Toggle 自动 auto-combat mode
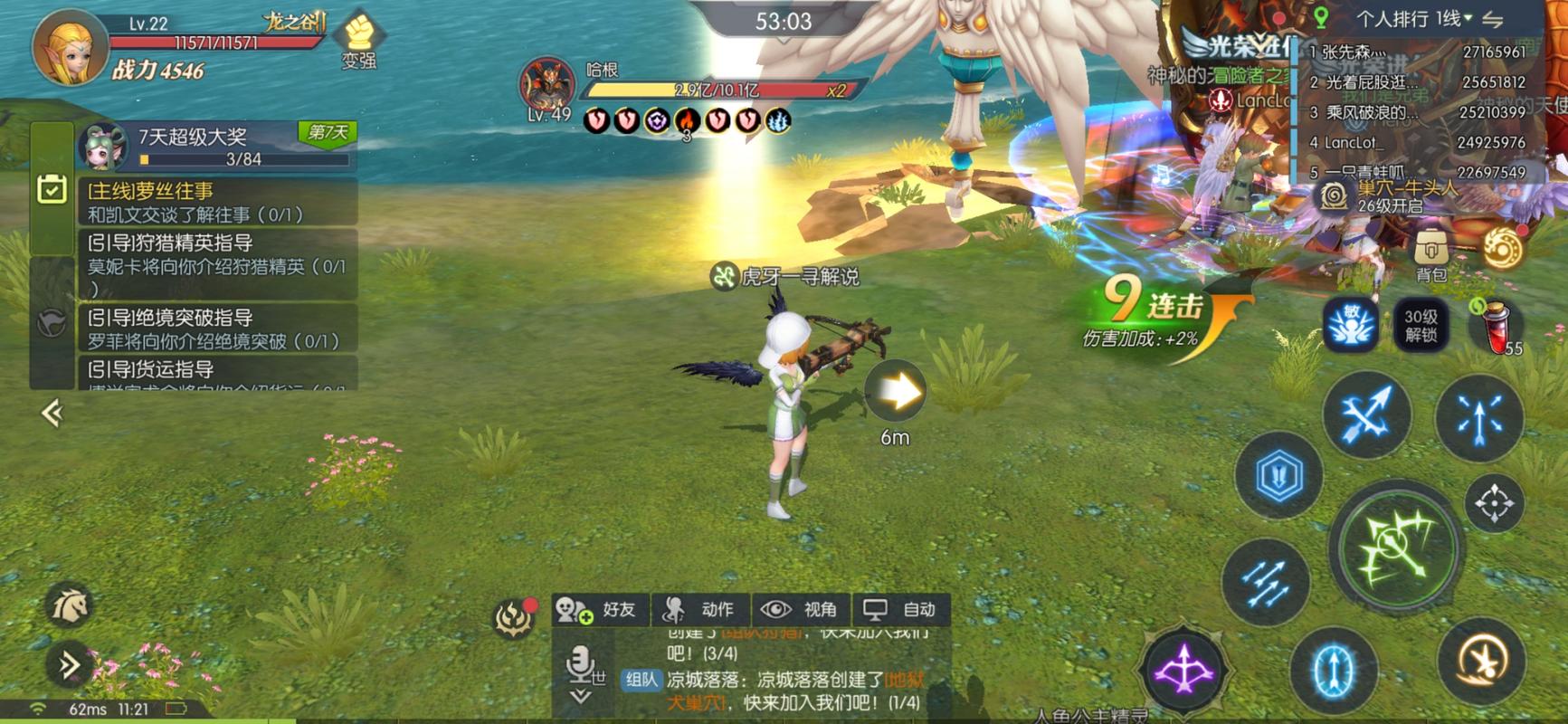 coord(901,610)
